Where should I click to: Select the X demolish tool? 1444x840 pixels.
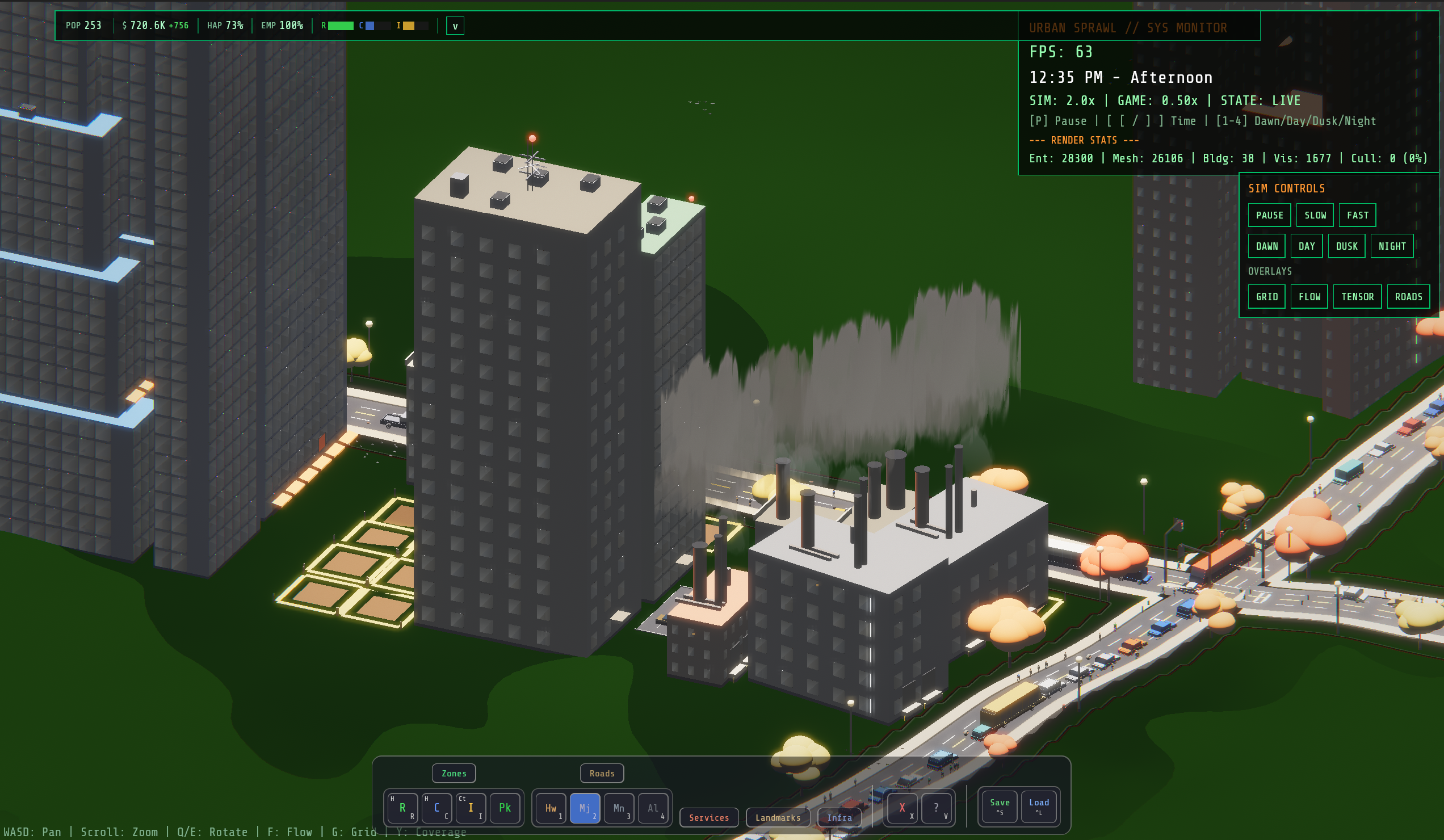[x=903, y=808]
